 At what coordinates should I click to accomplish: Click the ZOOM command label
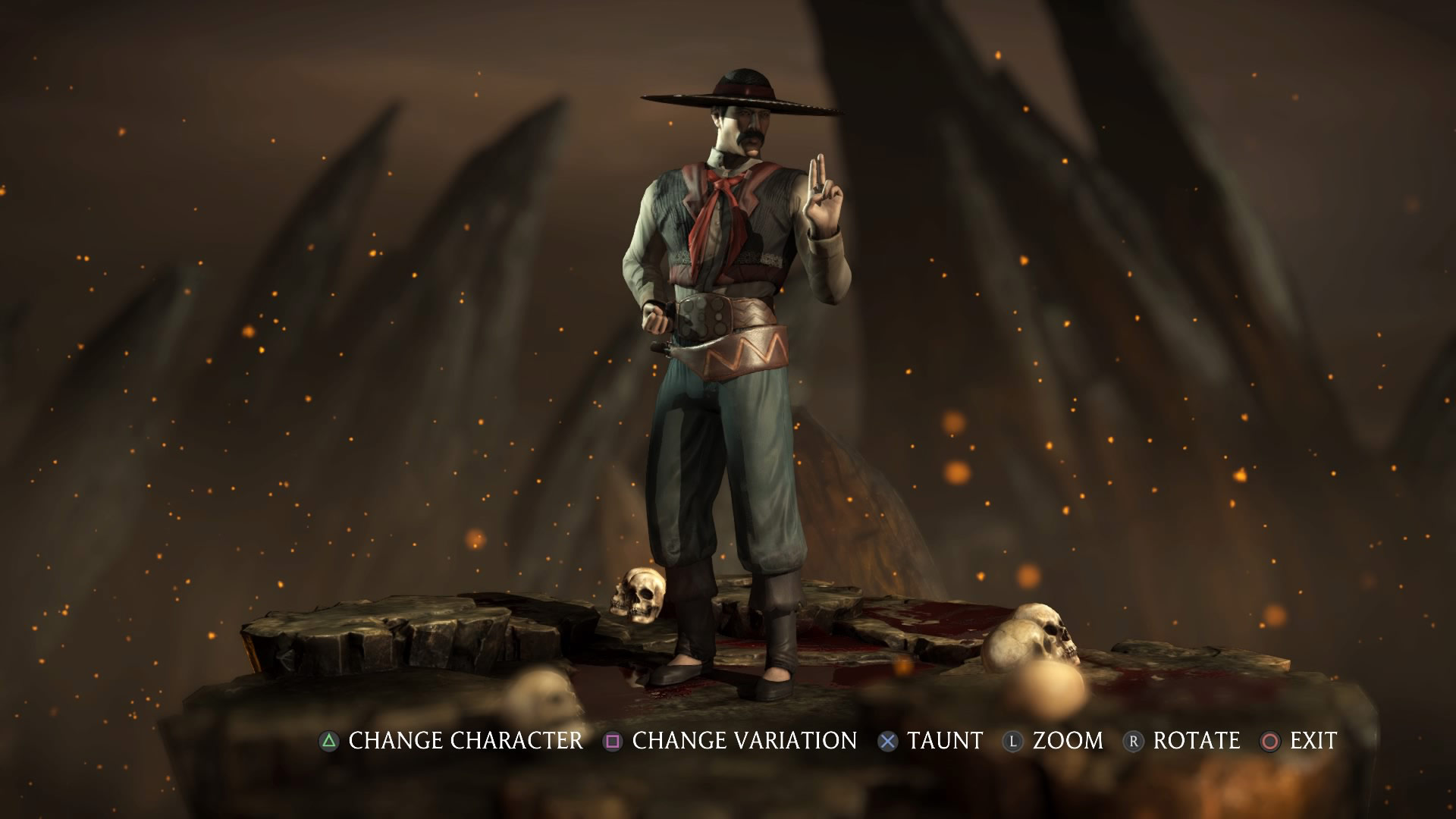(x=1066, y=741)
